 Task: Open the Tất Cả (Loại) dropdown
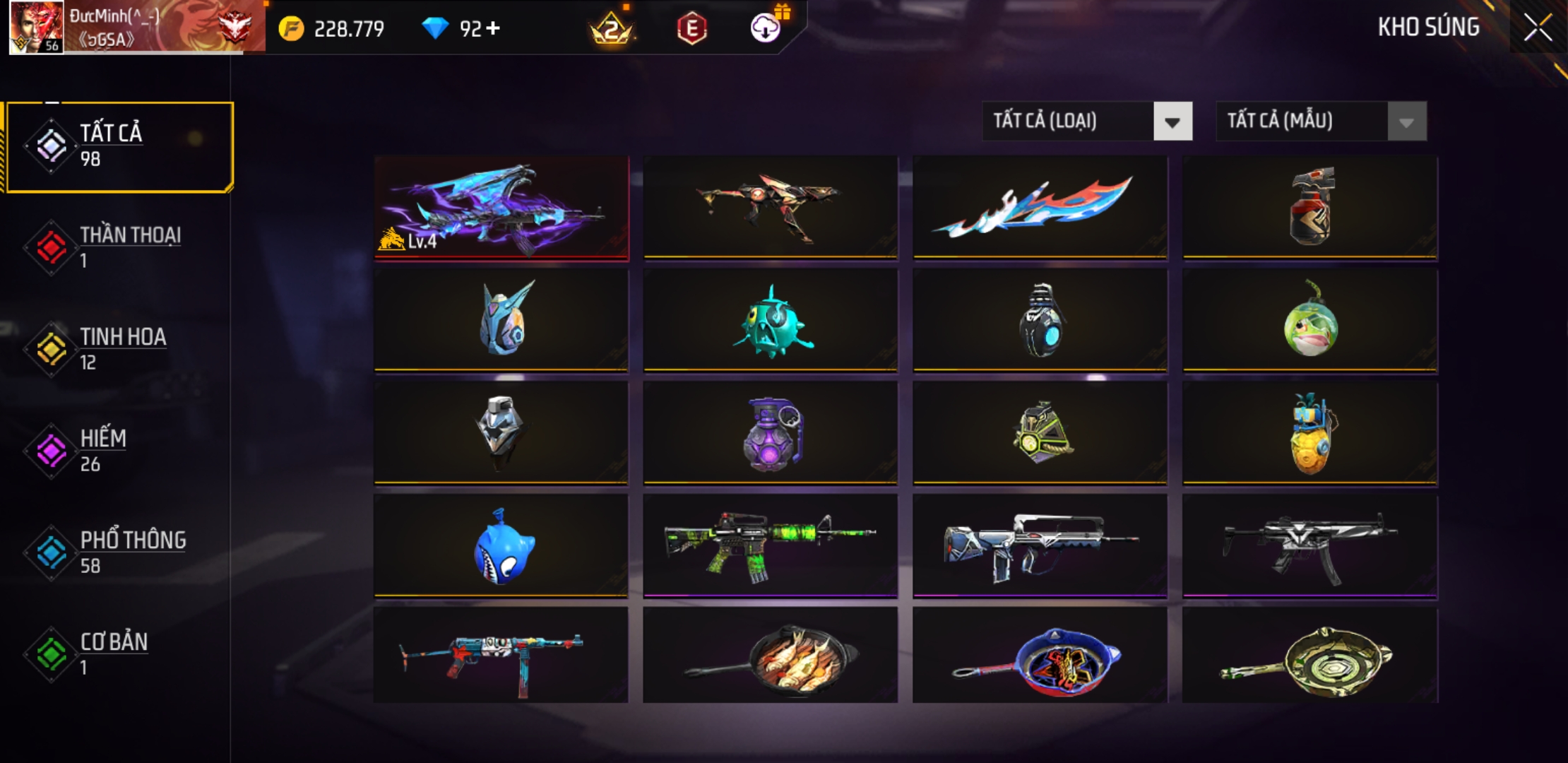point(1087,122)
